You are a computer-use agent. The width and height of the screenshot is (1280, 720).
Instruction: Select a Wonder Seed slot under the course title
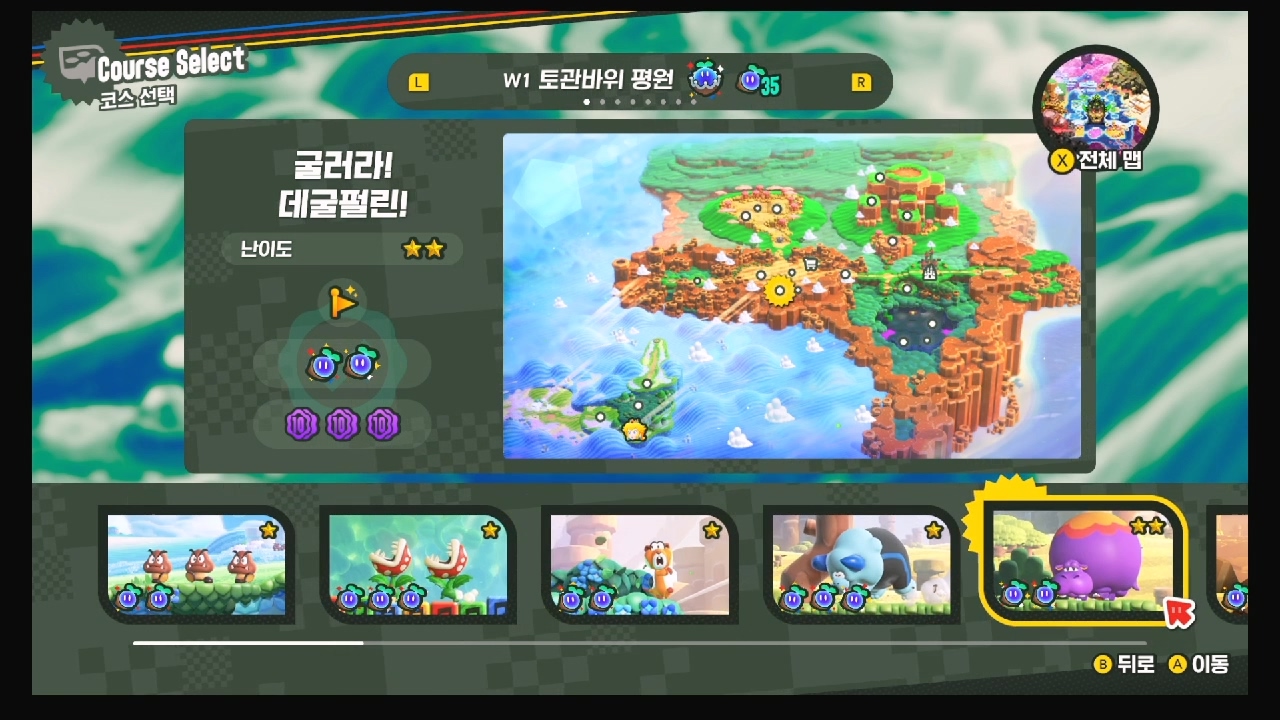(326, 363)
